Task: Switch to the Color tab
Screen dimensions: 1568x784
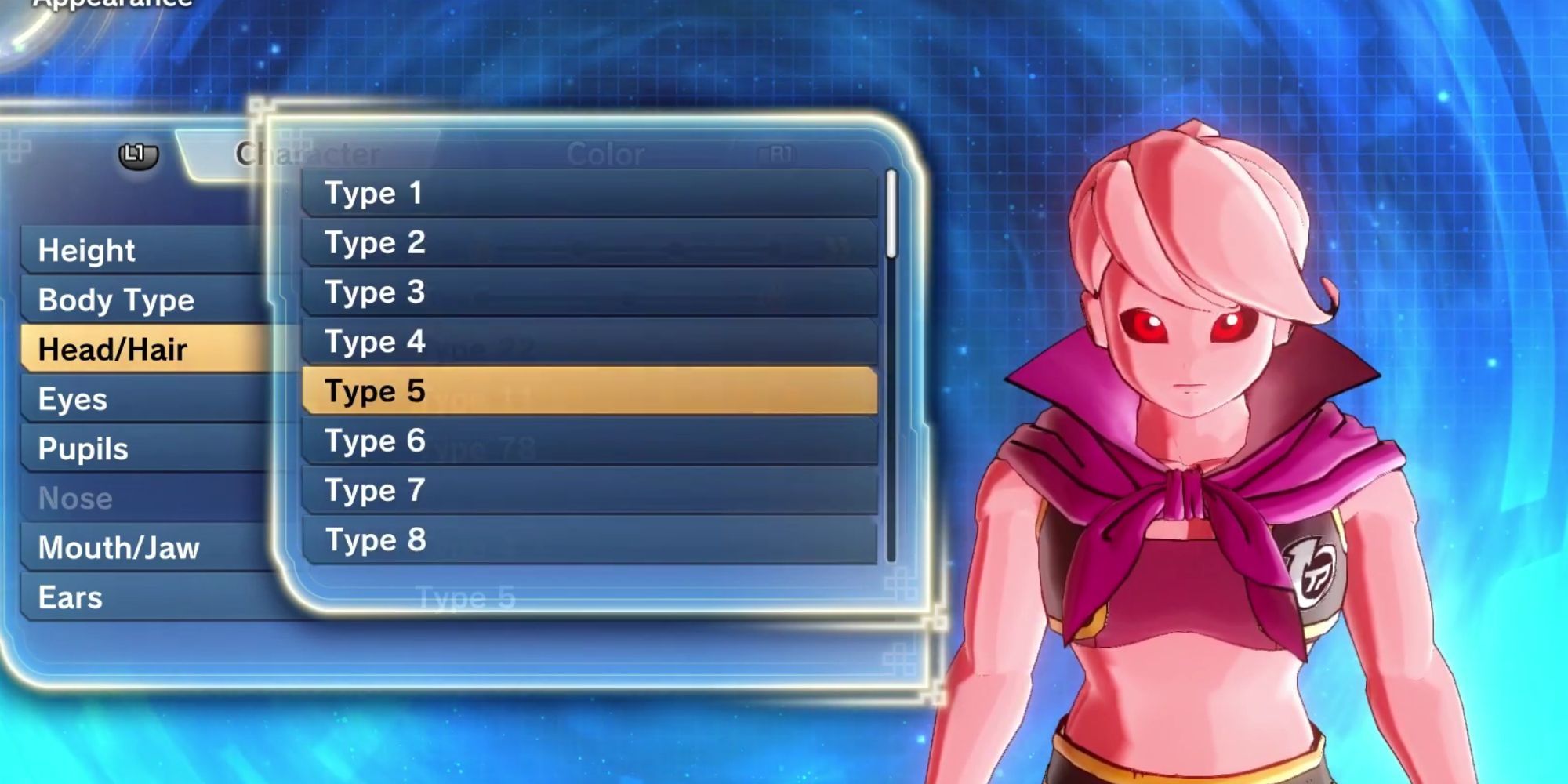Action: (x=606, y=154)
